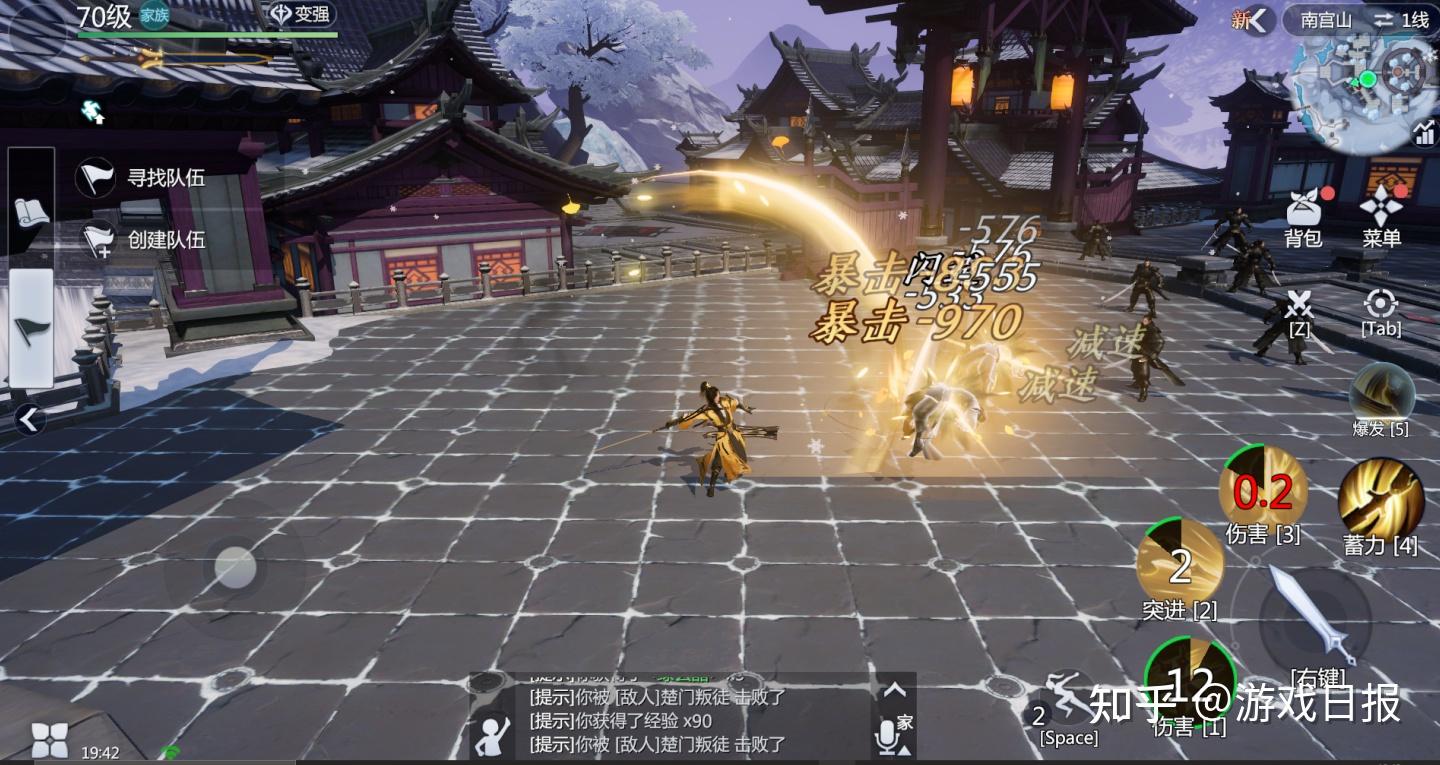Screen dimensions: 1440x765
Task: Tap the crossed swords combat icon
Action: (1298, 303)
